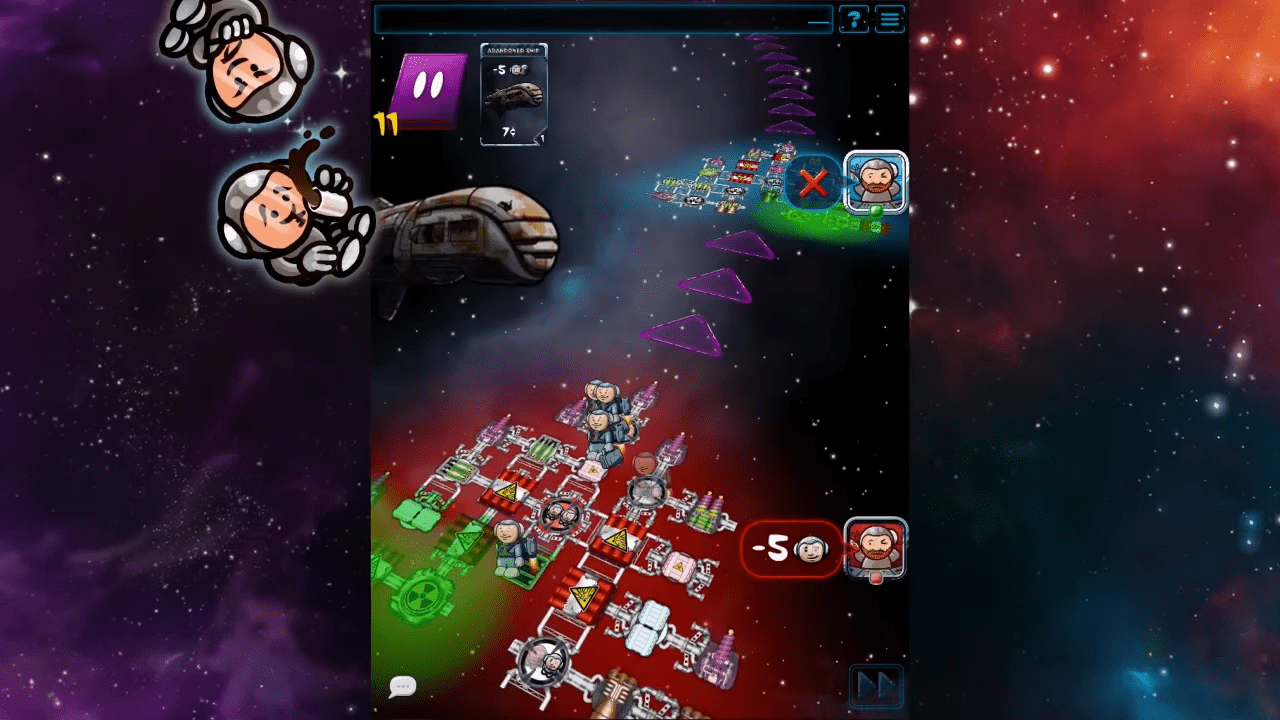Tap the purple adventure card deck
Screen dimensions: 1280x720
432,90
